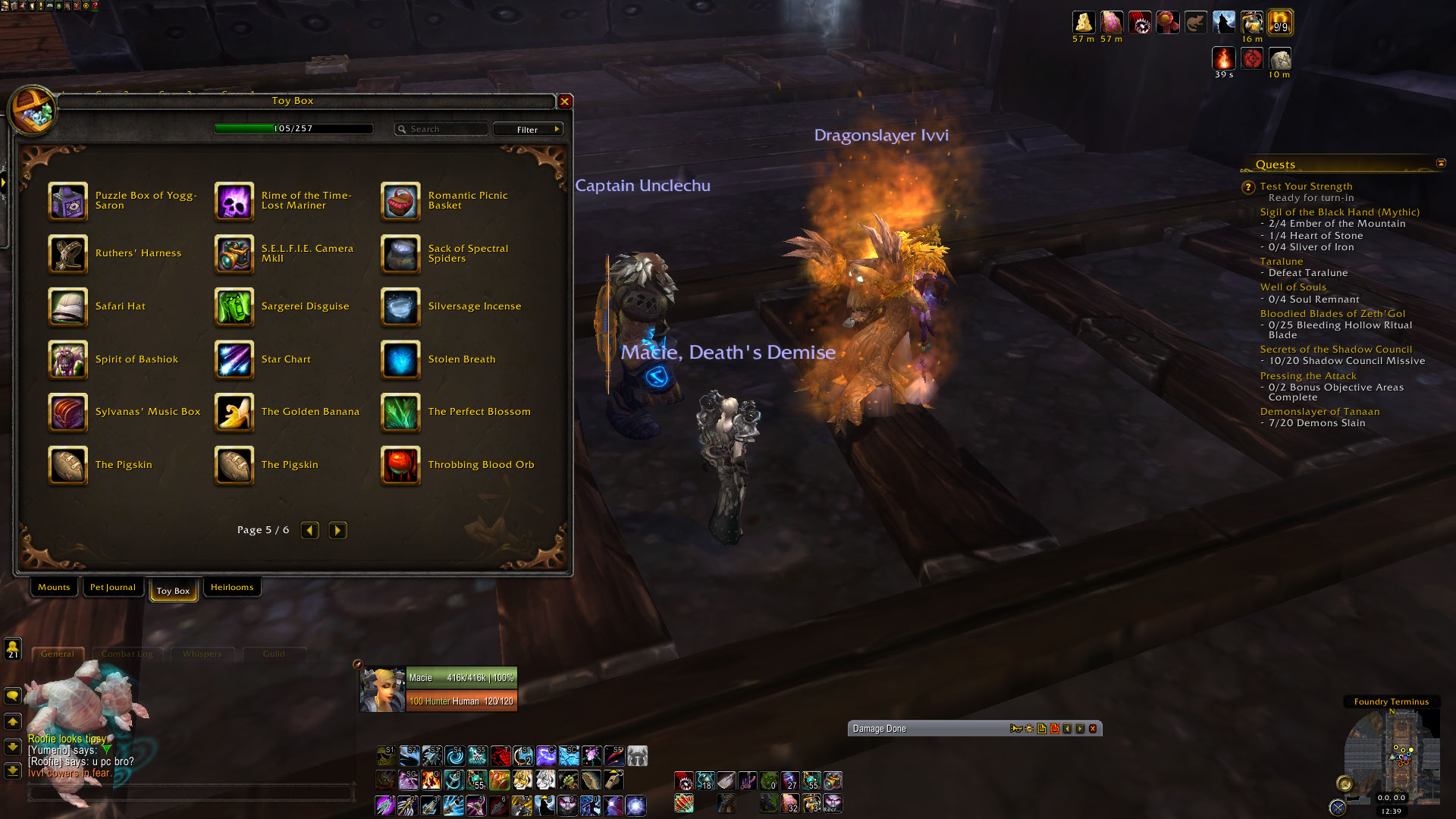Open the Toy Box Filter dropdown
The image size is (1456, 819).
click(x=528, y=130)
